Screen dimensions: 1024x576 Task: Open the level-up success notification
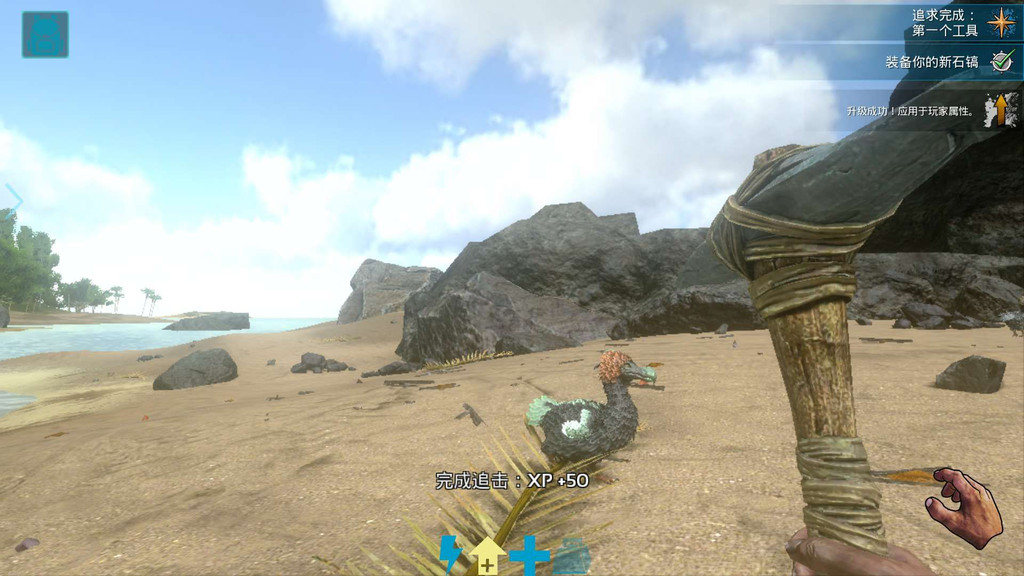931,110
